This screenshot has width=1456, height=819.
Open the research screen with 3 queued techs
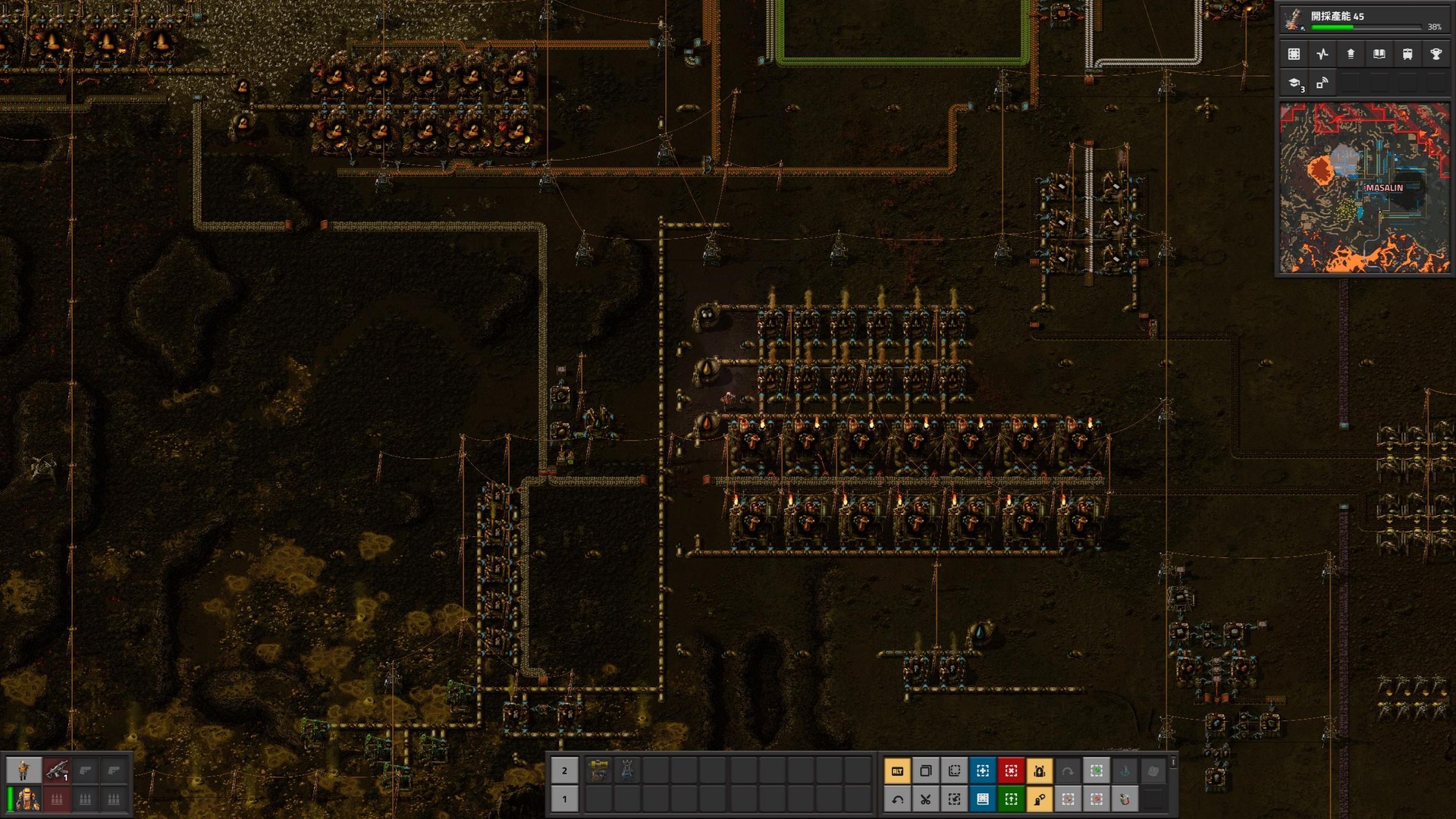point(1294,82)
